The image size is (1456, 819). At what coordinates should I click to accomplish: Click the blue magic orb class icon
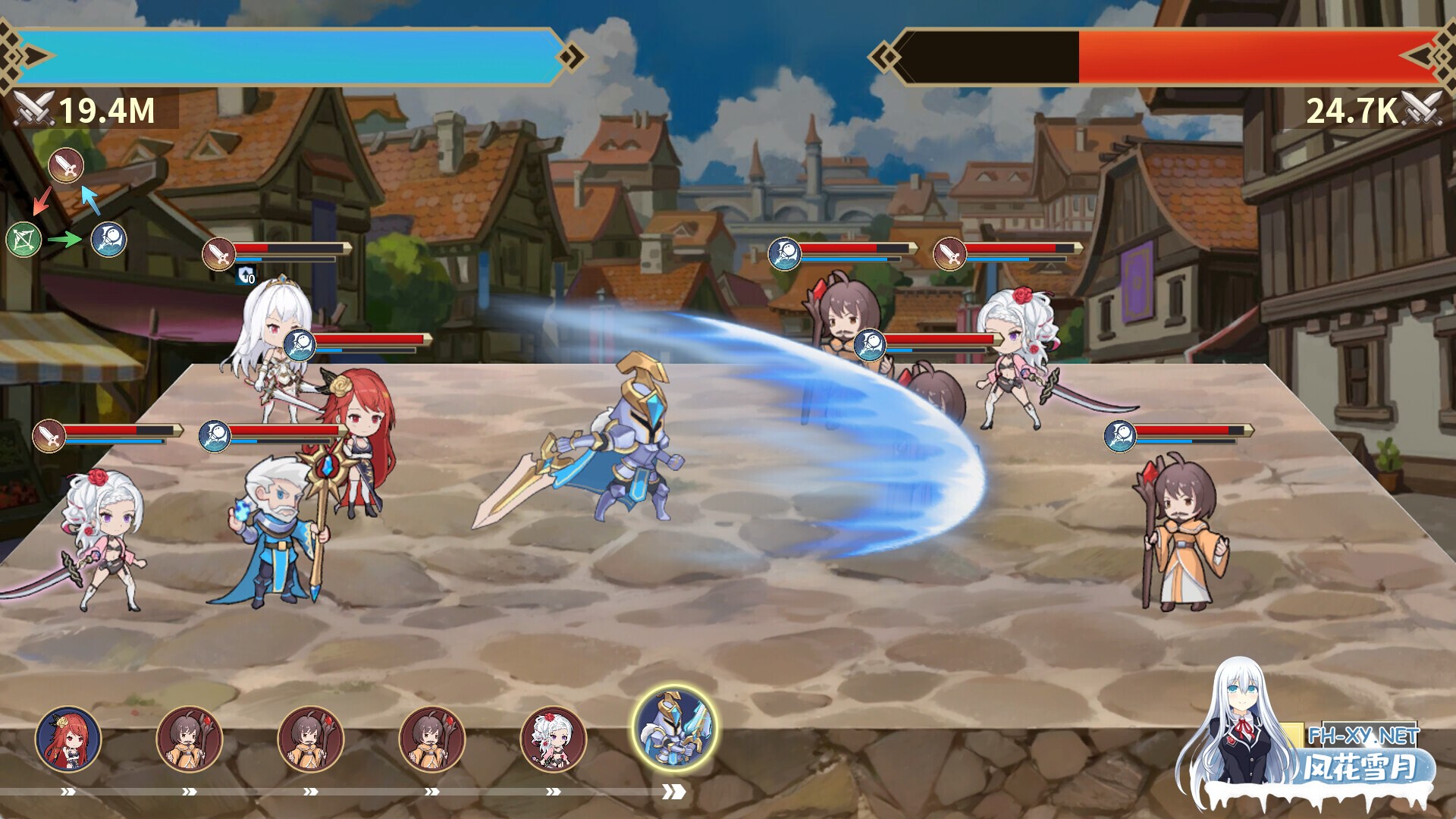(x=108, y=240)
